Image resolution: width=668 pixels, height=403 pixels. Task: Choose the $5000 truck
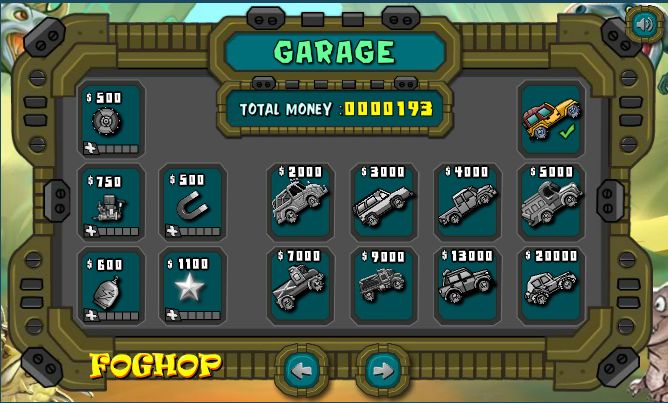coord(550,201)
